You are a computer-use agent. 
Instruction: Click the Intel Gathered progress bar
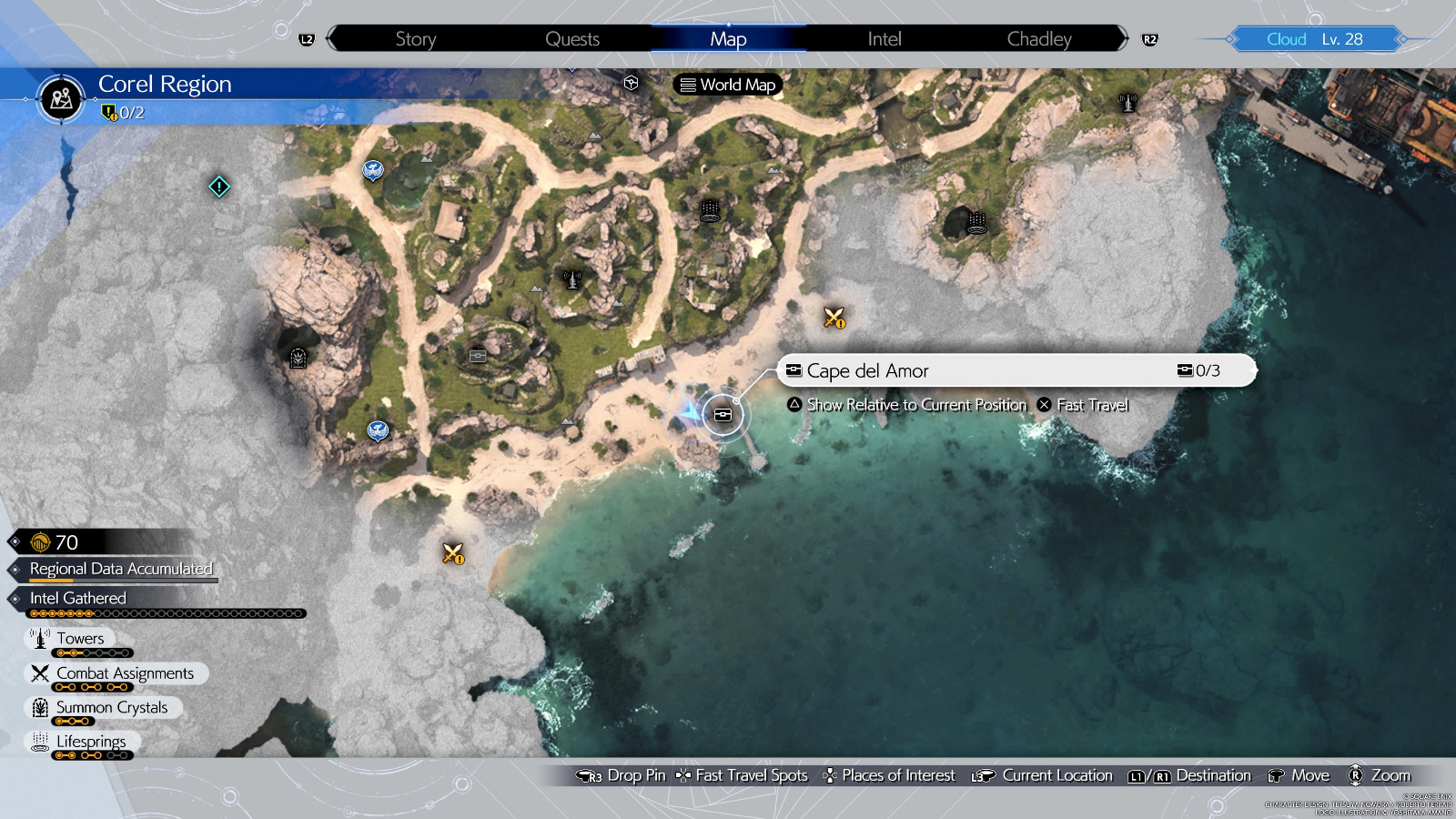point(168,612)
